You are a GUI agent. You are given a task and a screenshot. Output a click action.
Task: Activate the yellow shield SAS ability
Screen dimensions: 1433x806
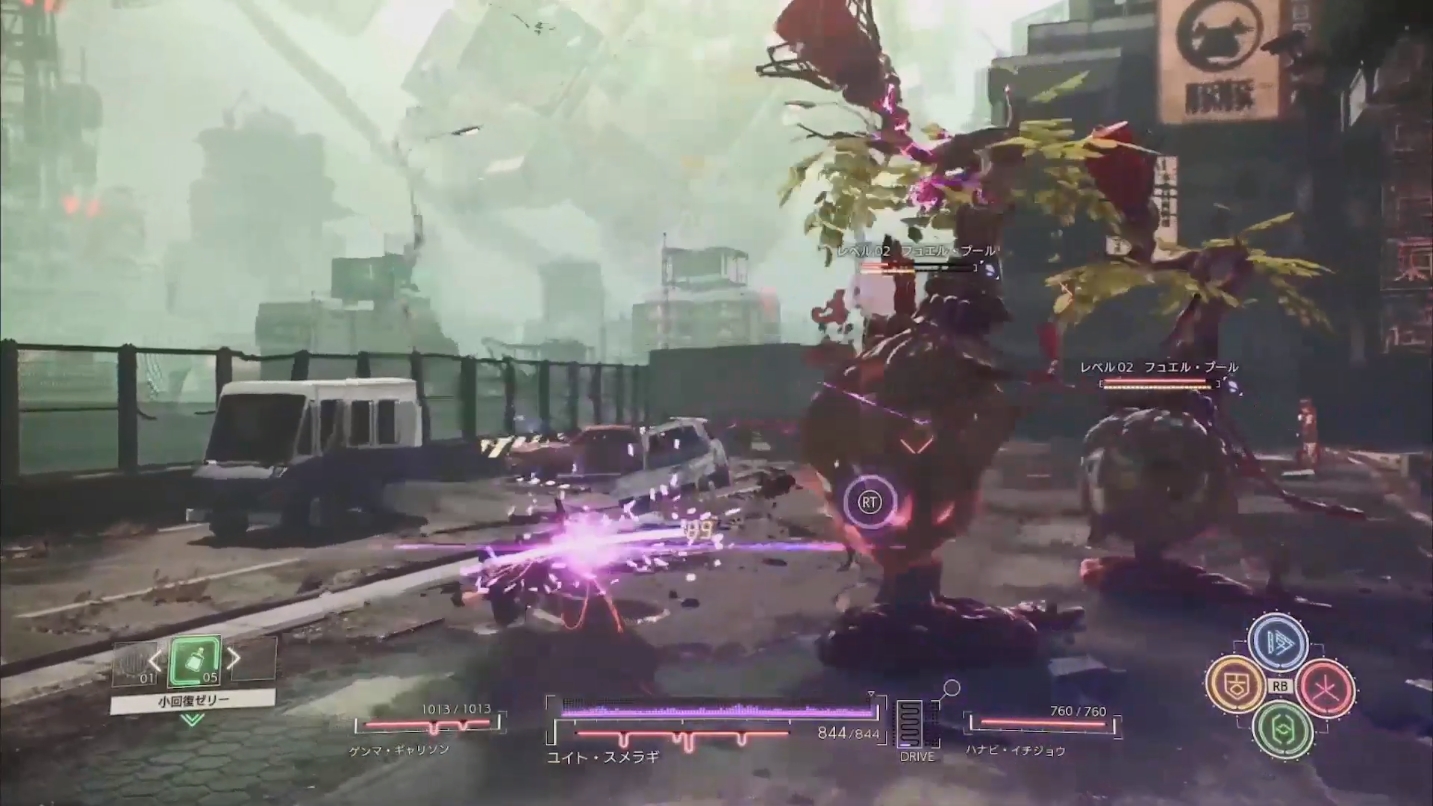[x=1234, y=685]
